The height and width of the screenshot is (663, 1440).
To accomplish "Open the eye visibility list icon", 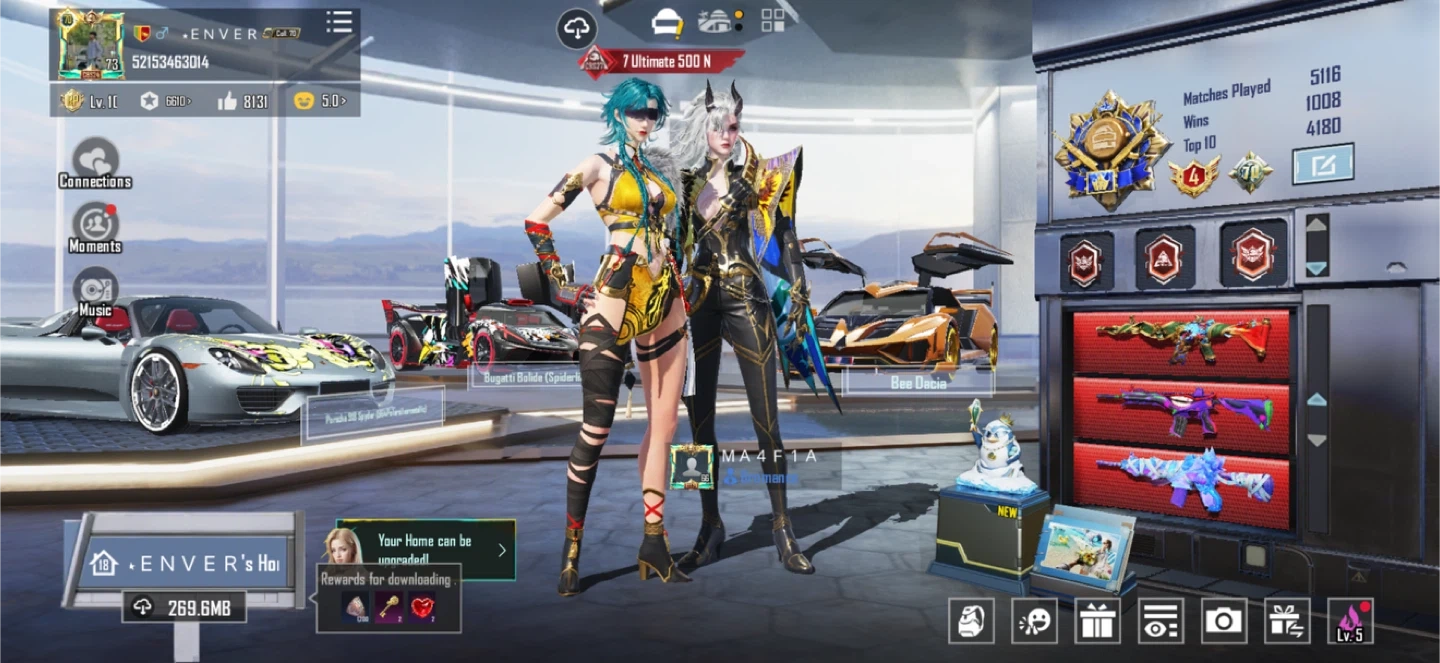I will point(1160,621).
